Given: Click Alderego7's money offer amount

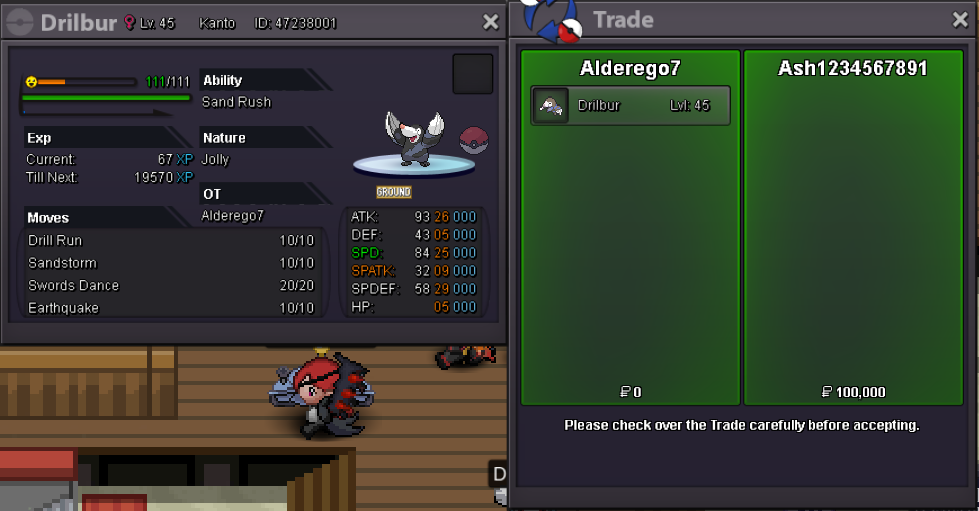Looking at the screenshot, I should click(x=631, y=392).
